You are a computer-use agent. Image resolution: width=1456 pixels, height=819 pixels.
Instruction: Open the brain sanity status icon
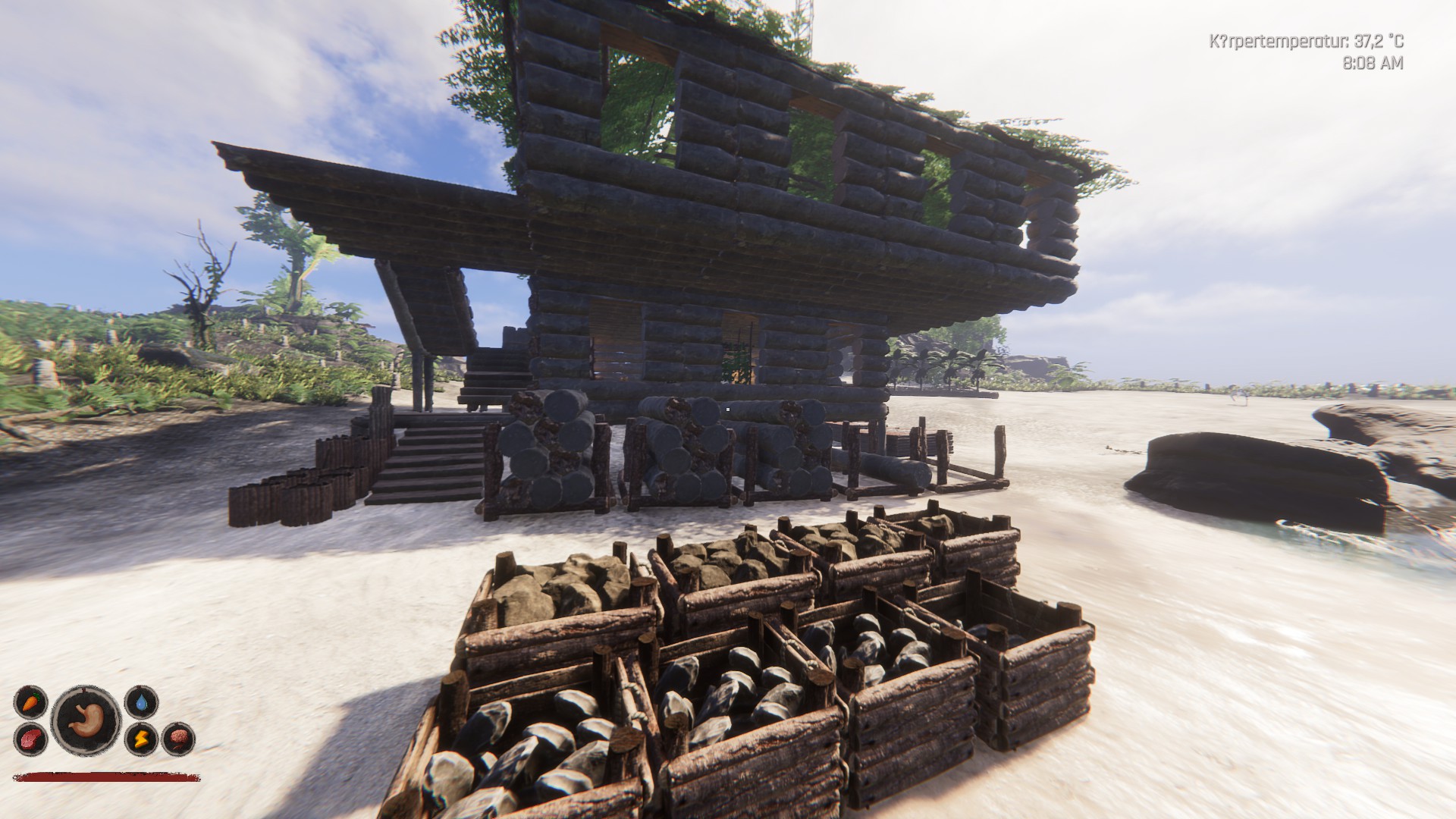178,738
